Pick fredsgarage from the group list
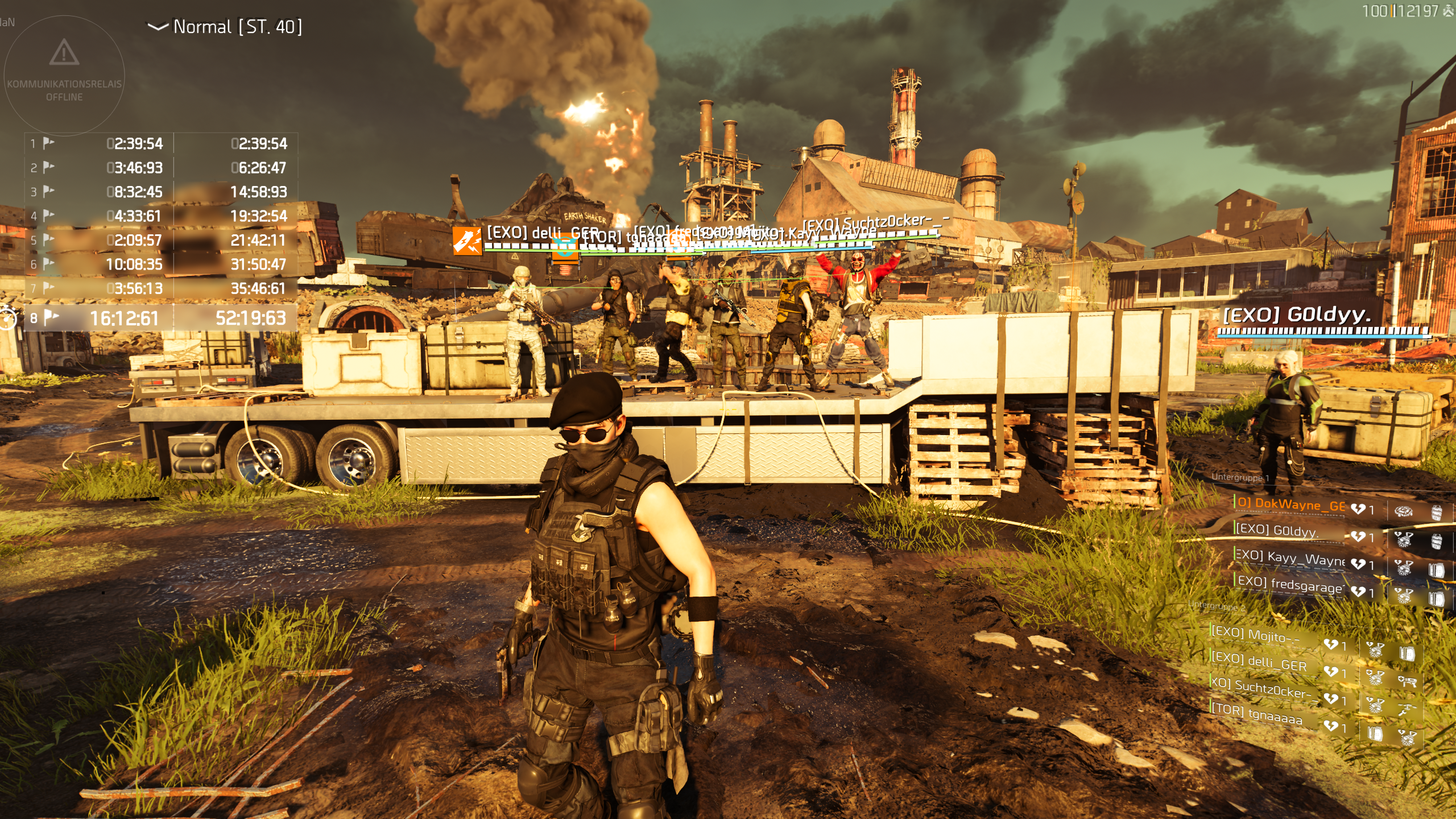Image resolution: width=1456 pixels, height=819 pixels. click(x=1290, y=584)
